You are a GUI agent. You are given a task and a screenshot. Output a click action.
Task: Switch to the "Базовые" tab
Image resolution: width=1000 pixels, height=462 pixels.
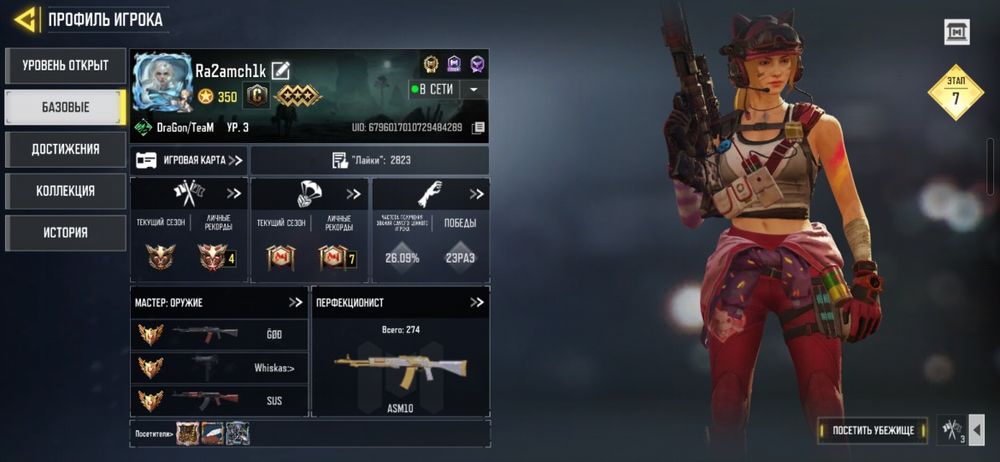coord(65,107)
